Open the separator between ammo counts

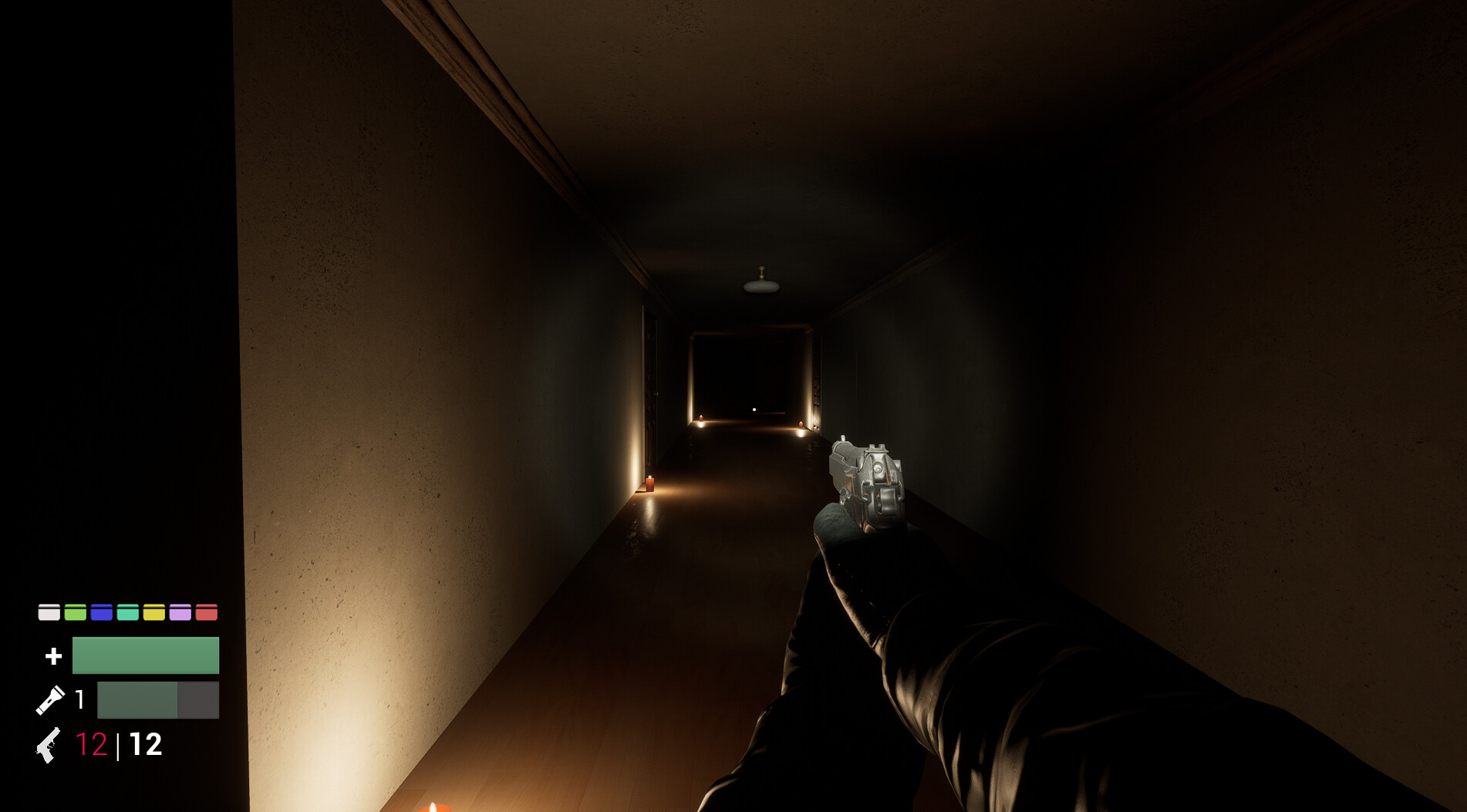click(118, 745)
